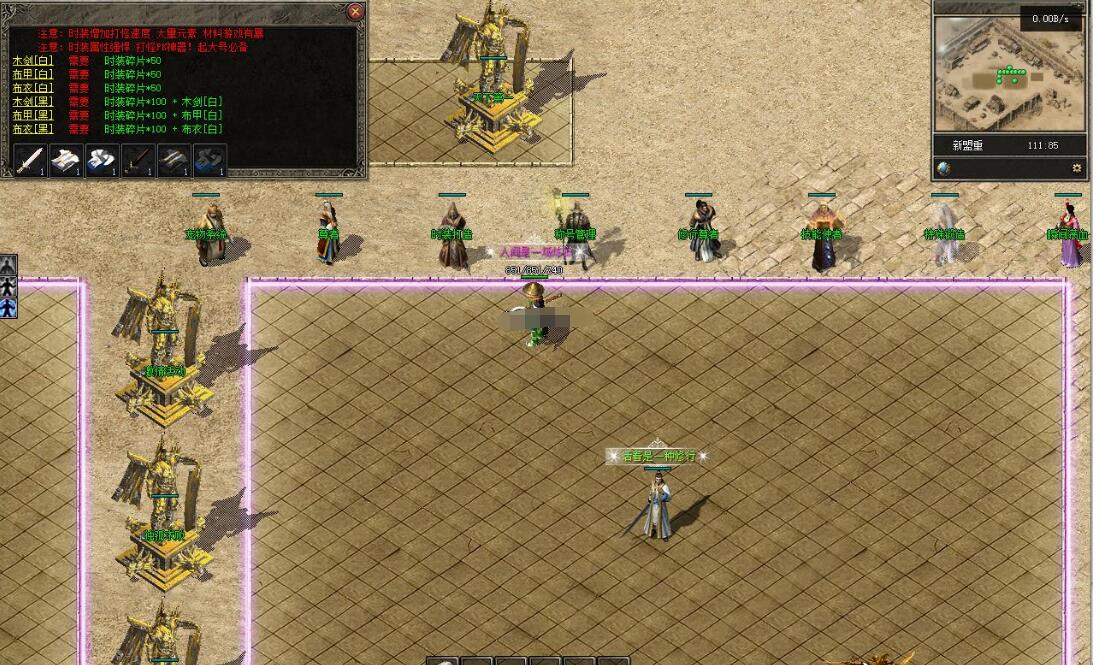
Task: Pick the 布衣[白] crafting entry
Action: point(32,88)
